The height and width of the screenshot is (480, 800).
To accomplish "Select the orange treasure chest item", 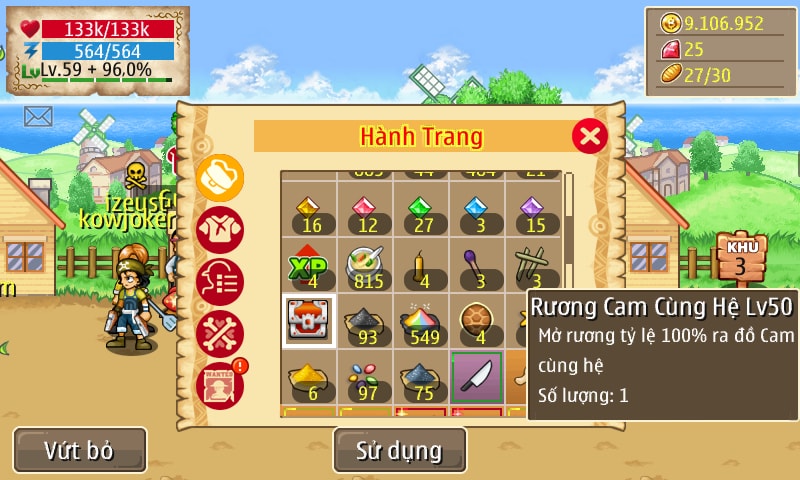I will (309, 321).
